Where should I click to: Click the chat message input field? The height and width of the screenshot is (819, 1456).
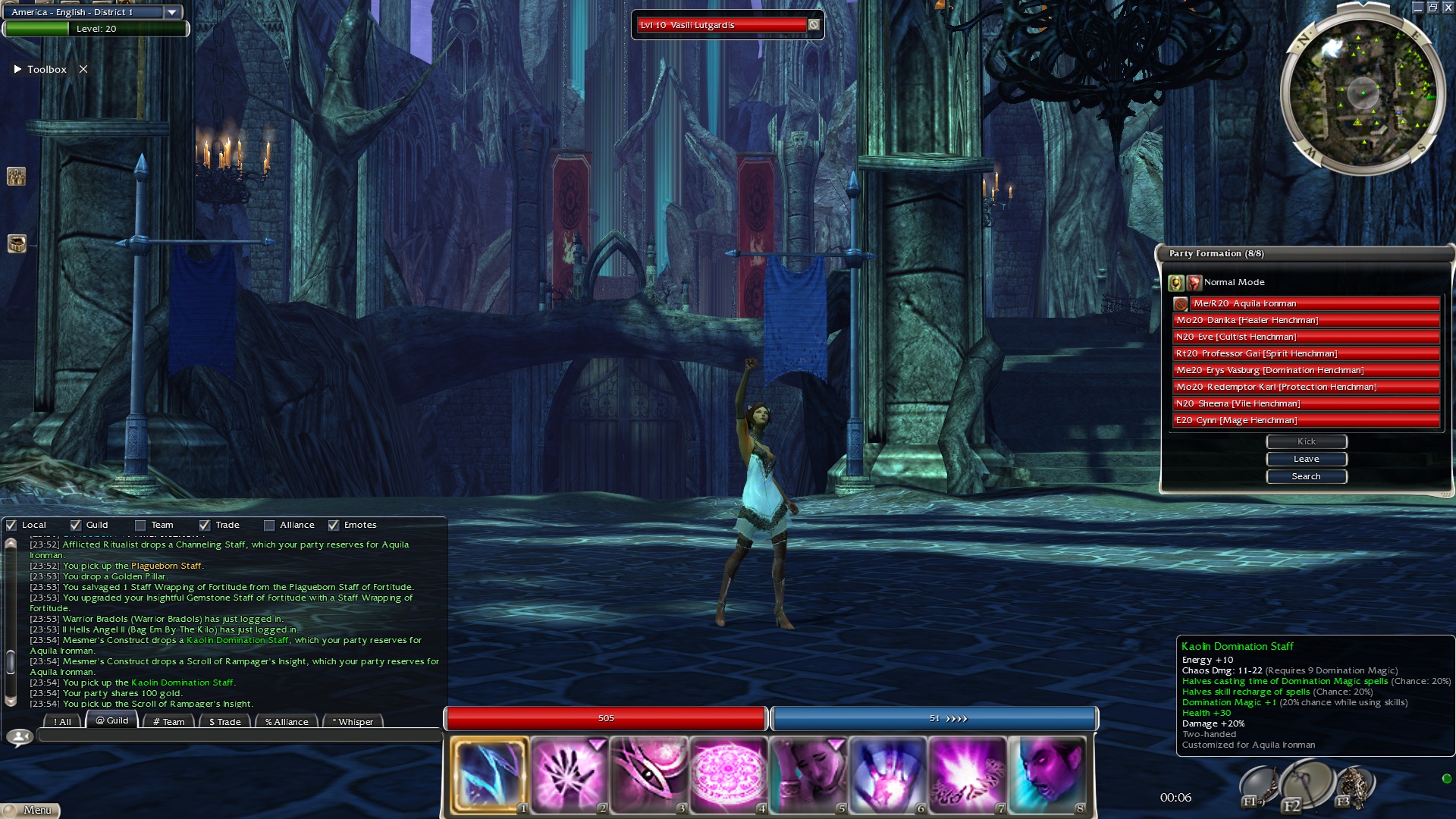click(239, 736)
